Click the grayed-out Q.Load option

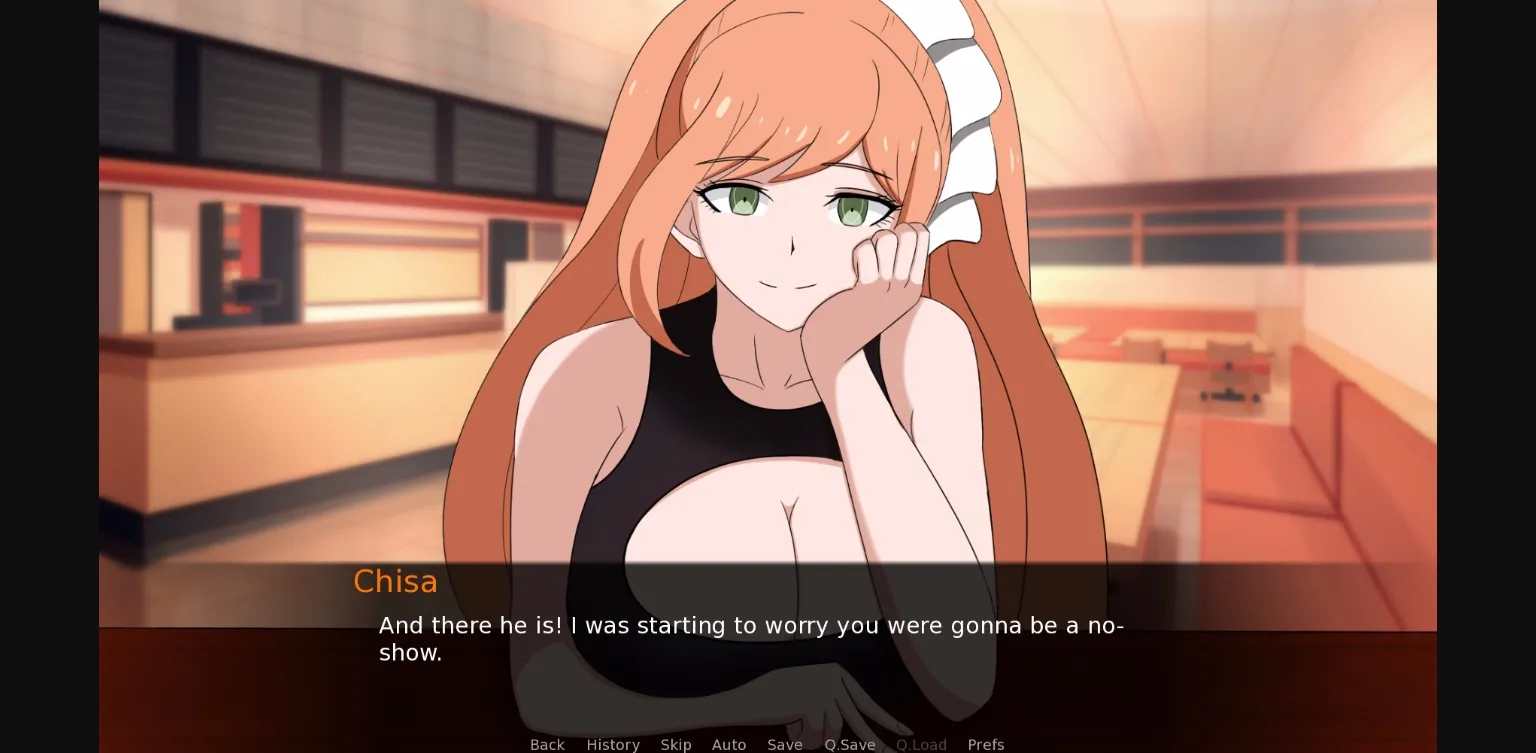click(x=921, y=744)
